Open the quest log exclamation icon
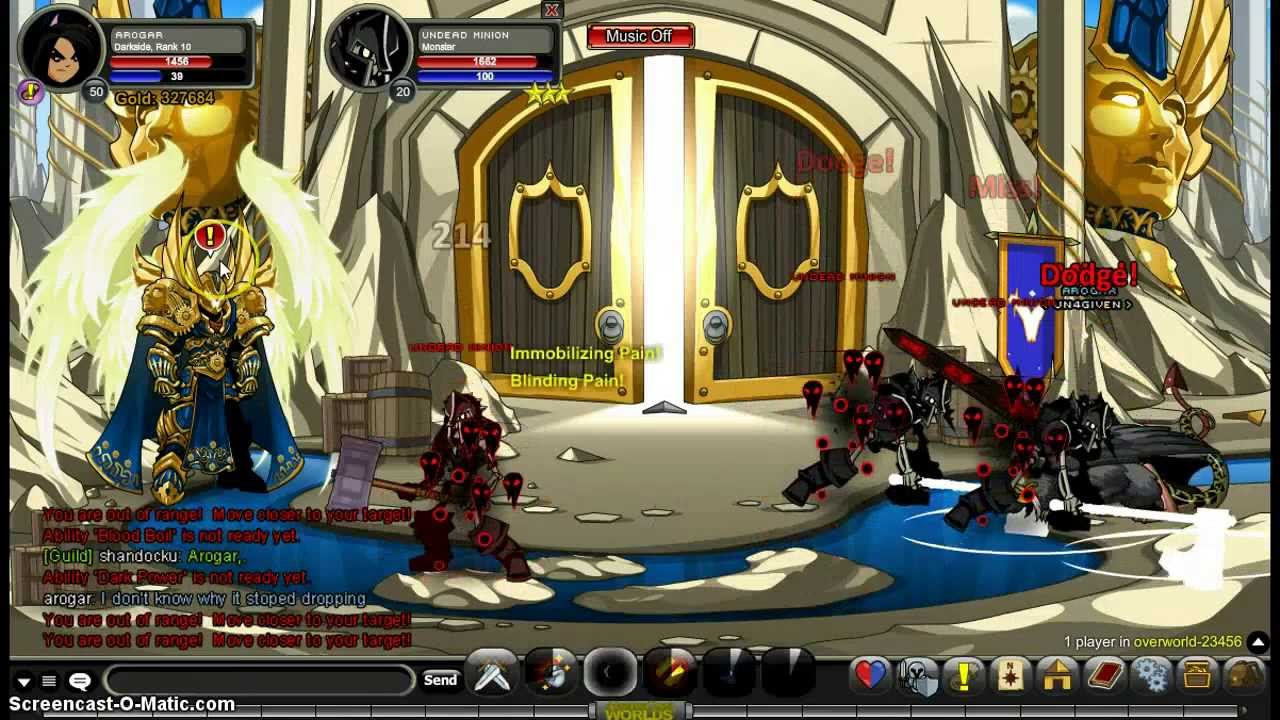This screenshot has width=1280, height=720. pos(964,676)
